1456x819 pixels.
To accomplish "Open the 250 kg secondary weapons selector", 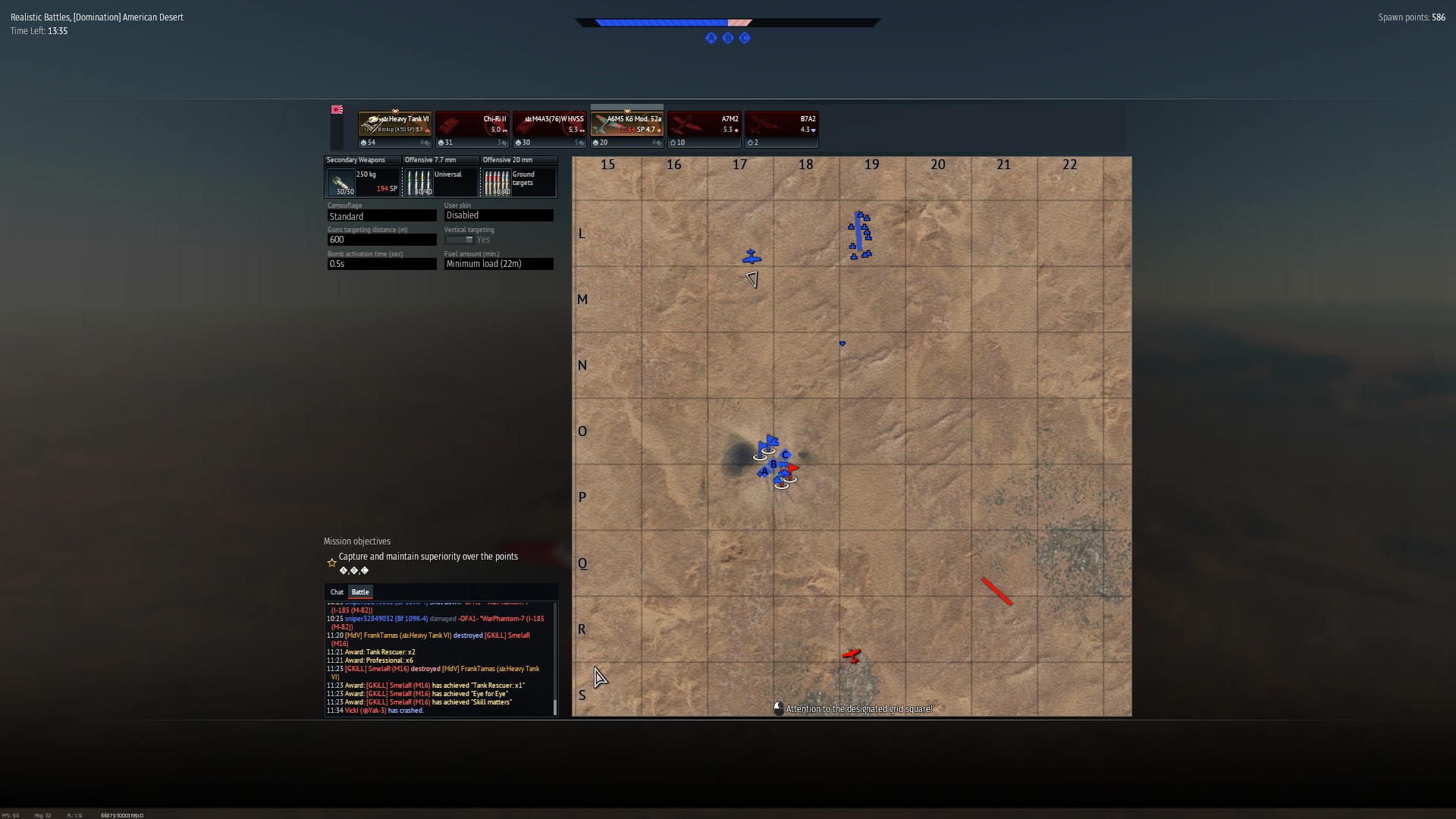I will 363,182.
